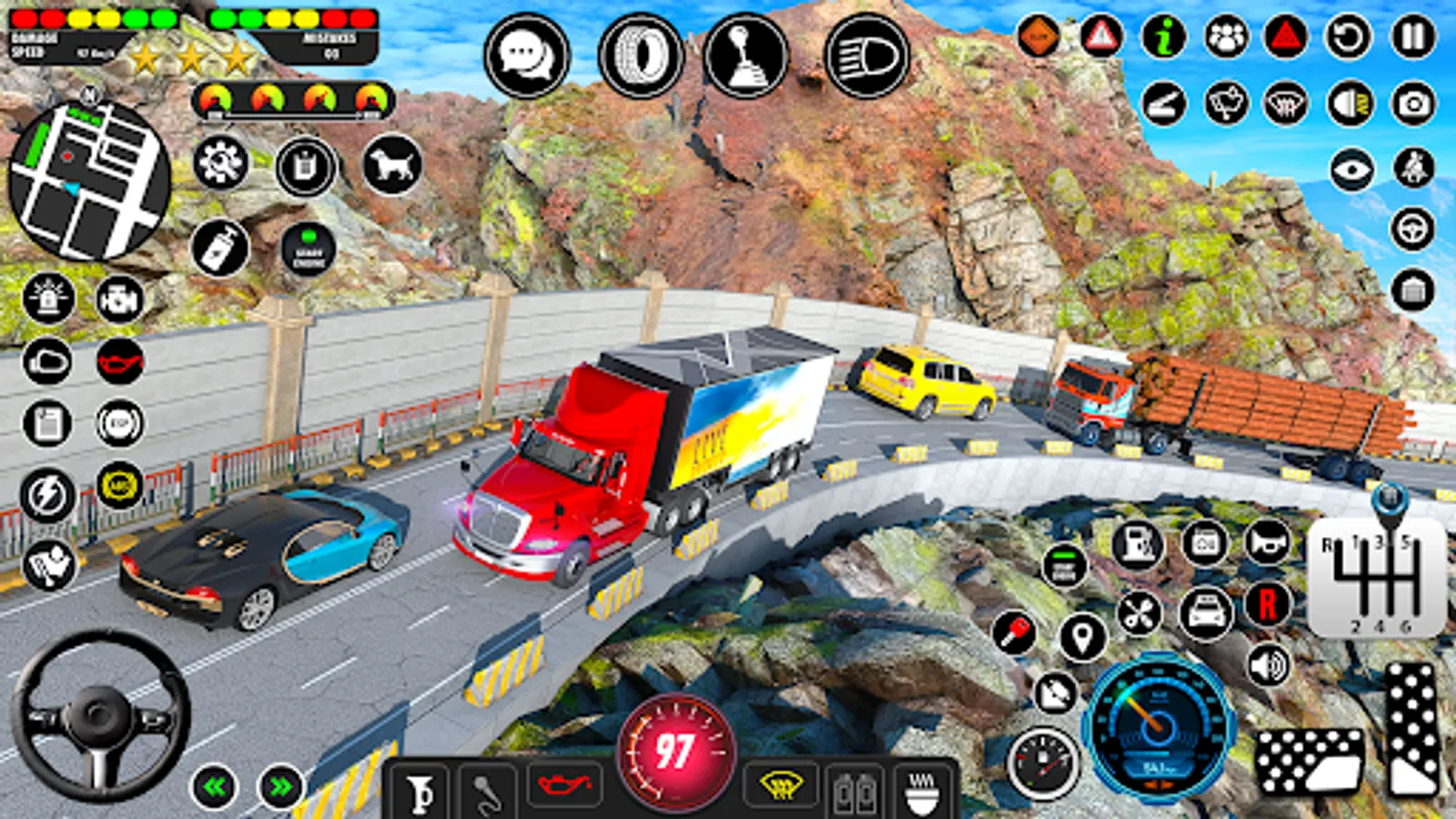Select the gear shifter knob icon

pyautogui.click(x=745, y=56)
